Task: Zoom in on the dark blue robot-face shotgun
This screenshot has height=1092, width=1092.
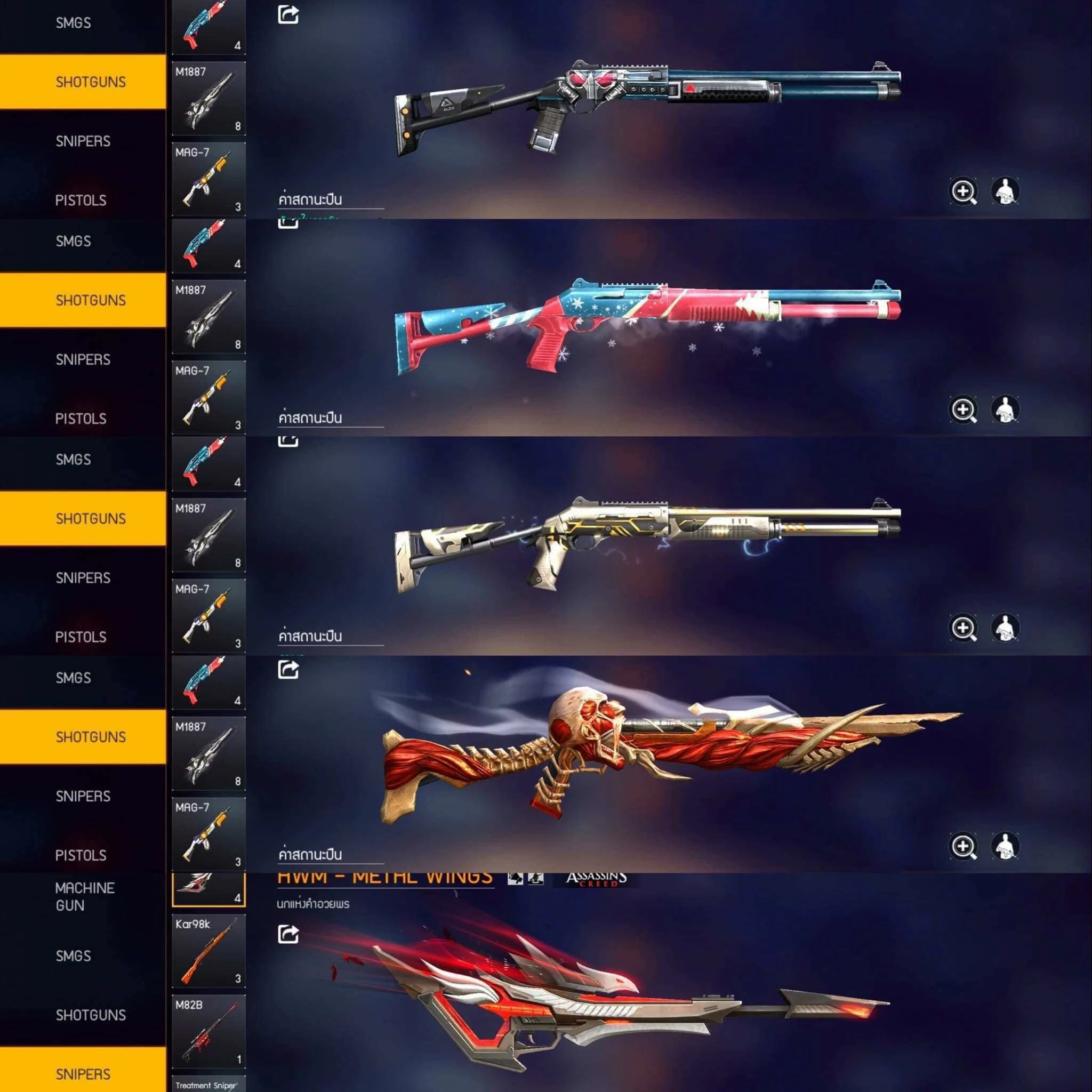Action: [963, 191]
